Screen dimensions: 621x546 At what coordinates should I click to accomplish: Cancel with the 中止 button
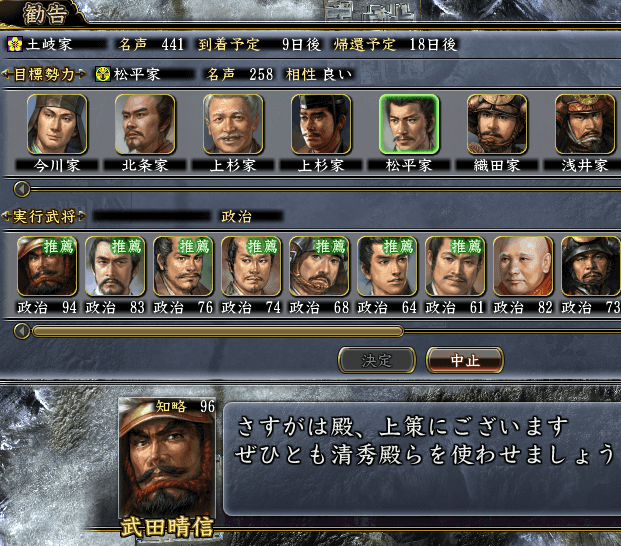[x=464, y=359]
